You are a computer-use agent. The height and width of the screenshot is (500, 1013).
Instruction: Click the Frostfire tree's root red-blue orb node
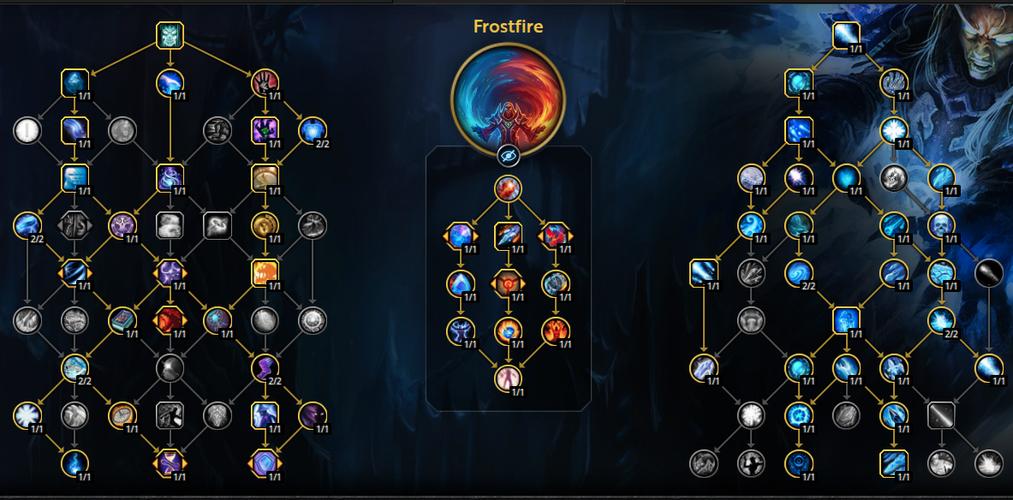(x=508, y=190)
